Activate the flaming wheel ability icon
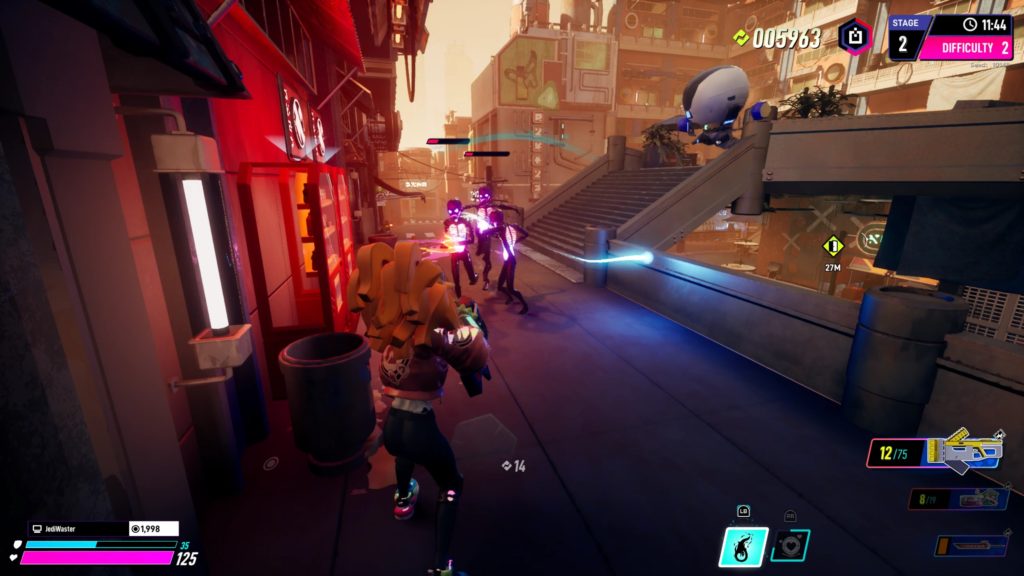 pos(743,548)
